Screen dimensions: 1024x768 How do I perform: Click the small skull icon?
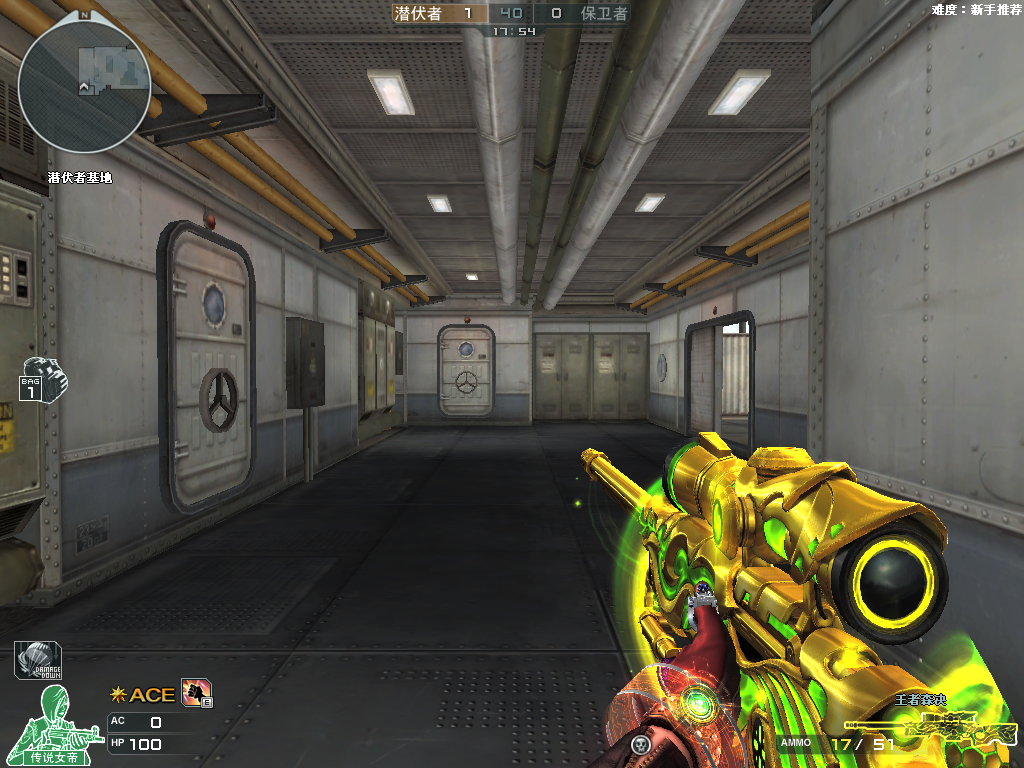(642, 744)
